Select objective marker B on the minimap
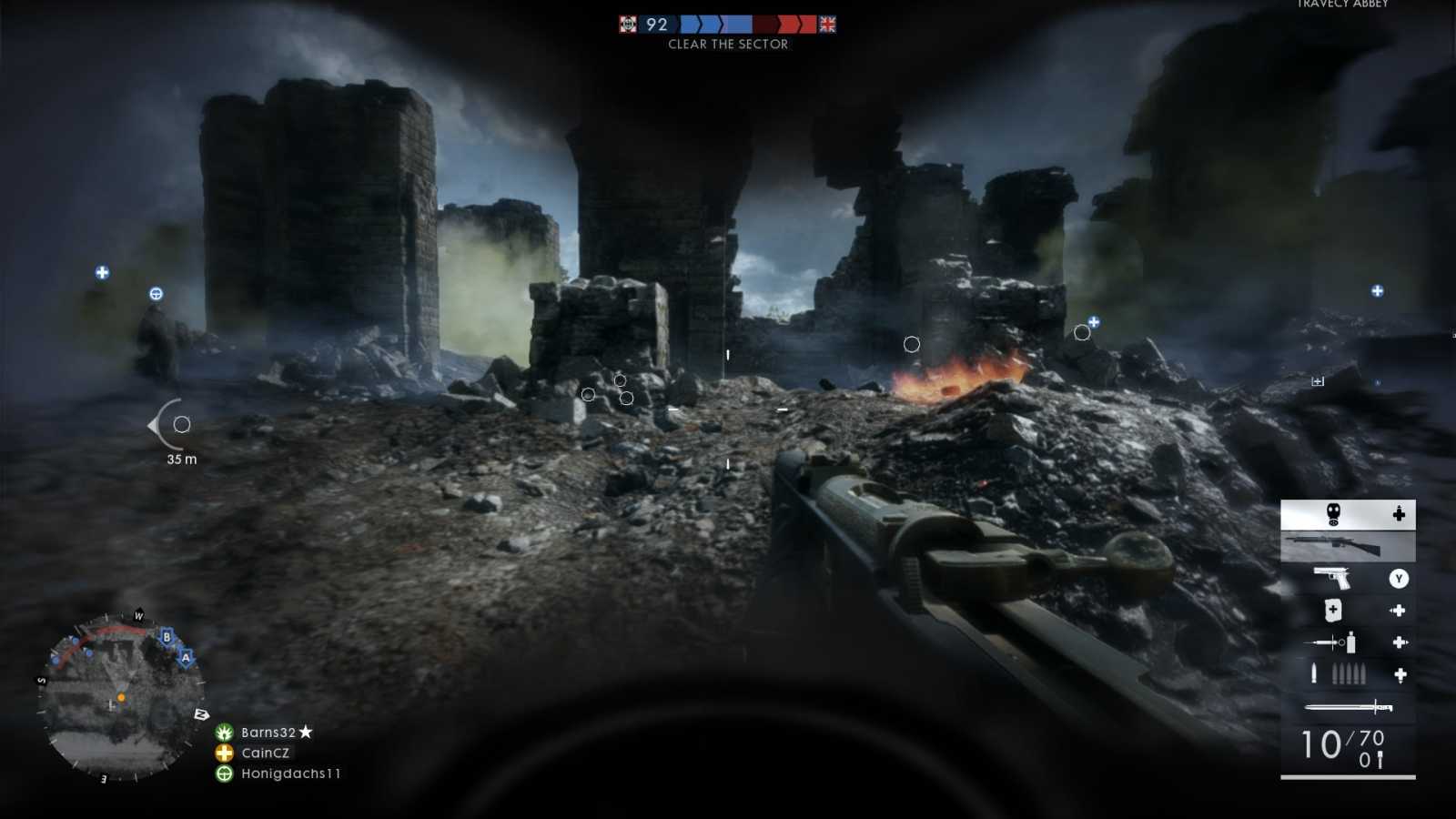 pyautogui.click(x=167, y=638)
